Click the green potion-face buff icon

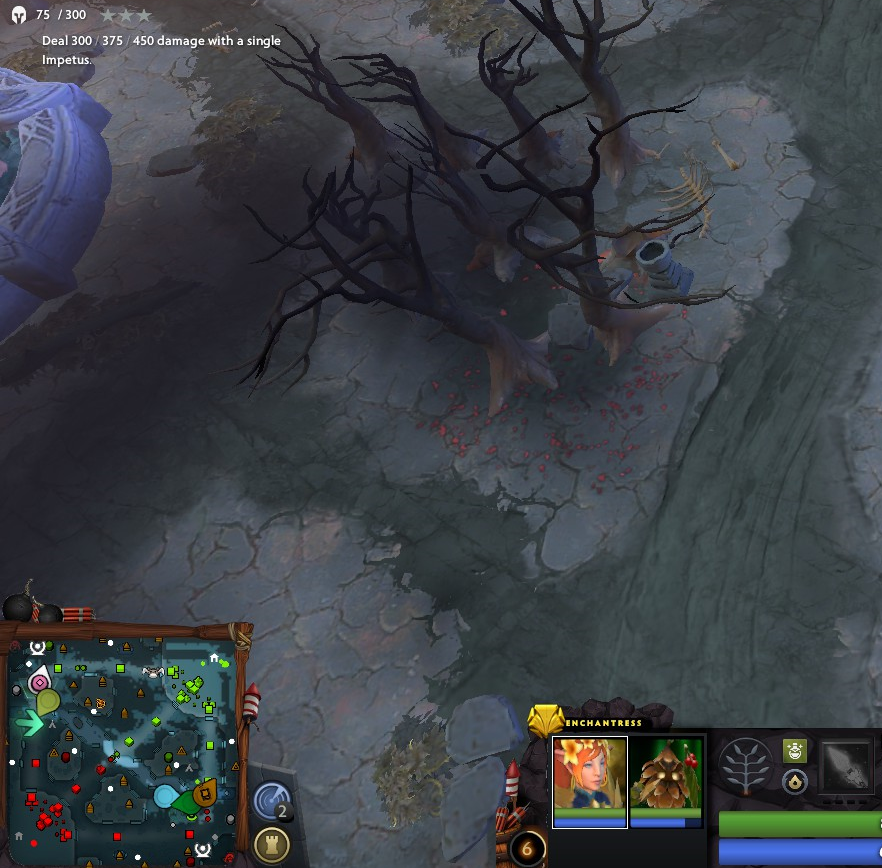point(795,751)
